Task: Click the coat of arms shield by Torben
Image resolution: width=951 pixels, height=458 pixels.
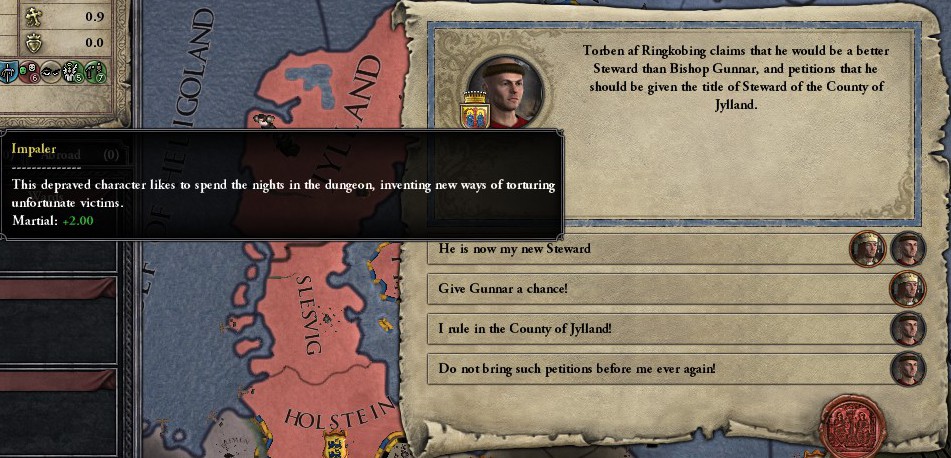Action: click(473, 109)
